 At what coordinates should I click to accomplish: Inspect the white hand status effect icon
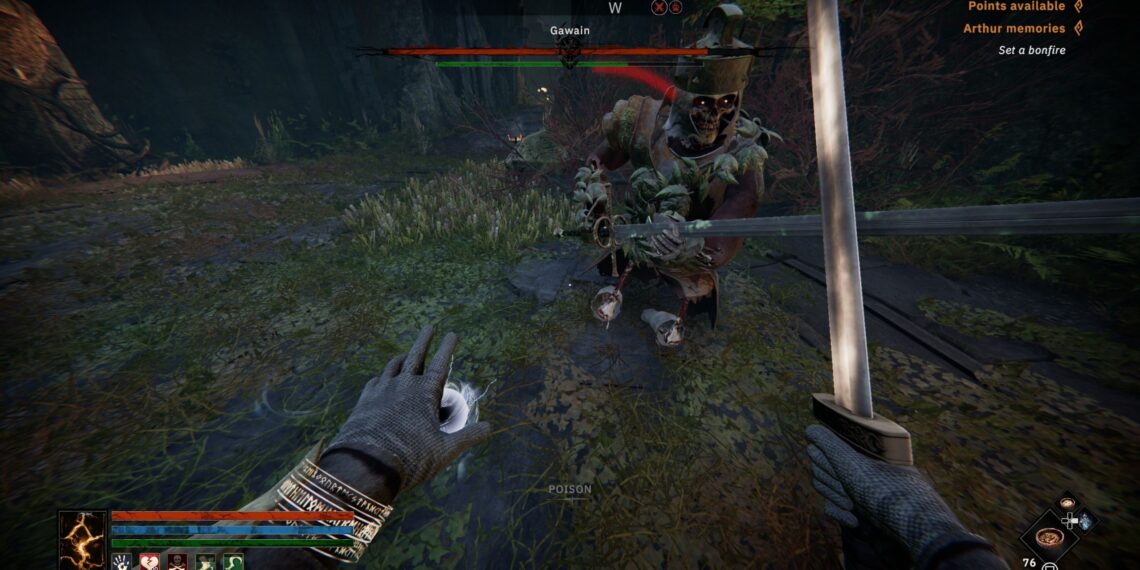122,562
